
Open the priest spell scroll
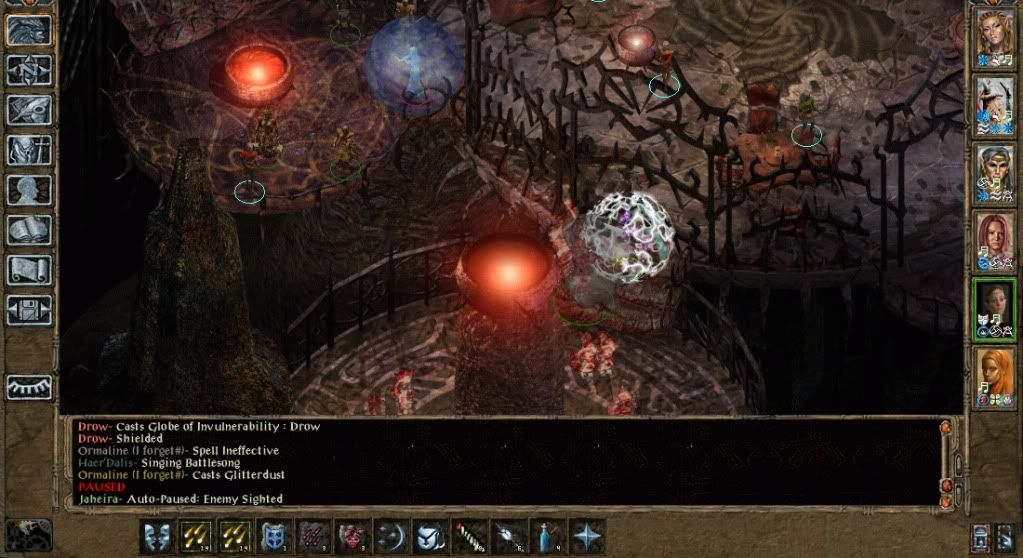28,270
